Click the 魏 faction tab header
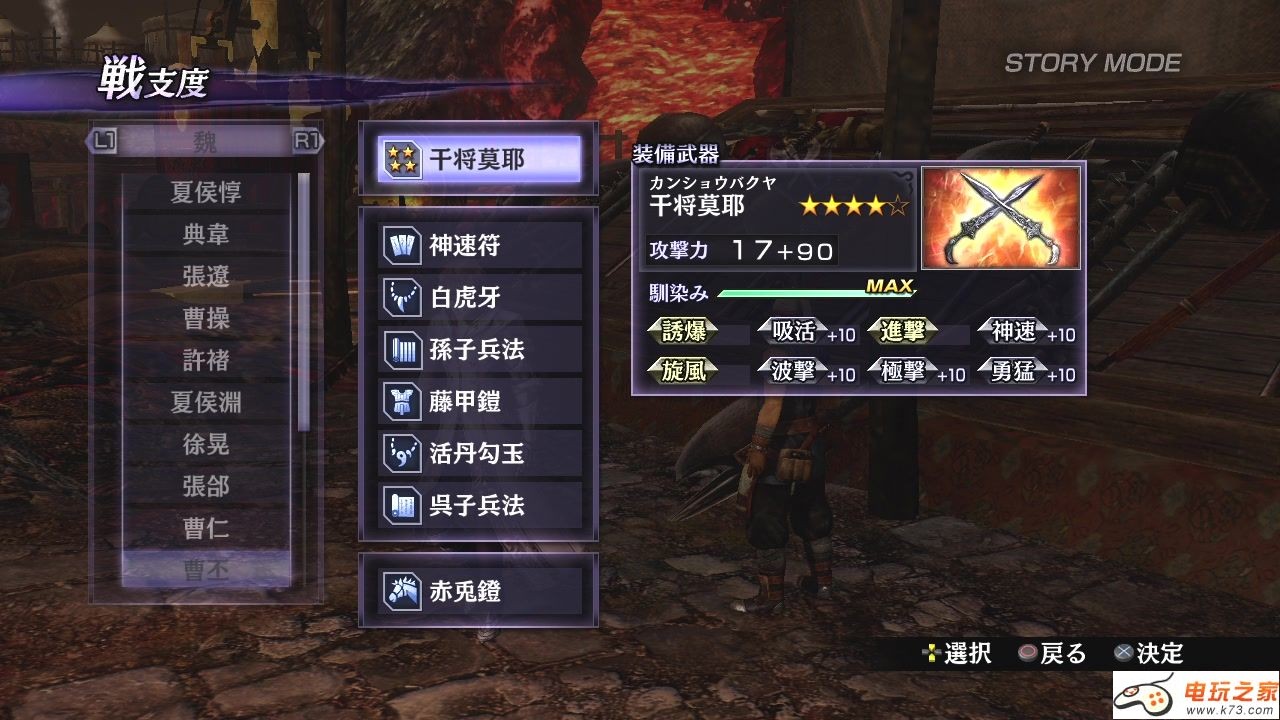This screenshot has width=1280, height=720. pos(205,142)
